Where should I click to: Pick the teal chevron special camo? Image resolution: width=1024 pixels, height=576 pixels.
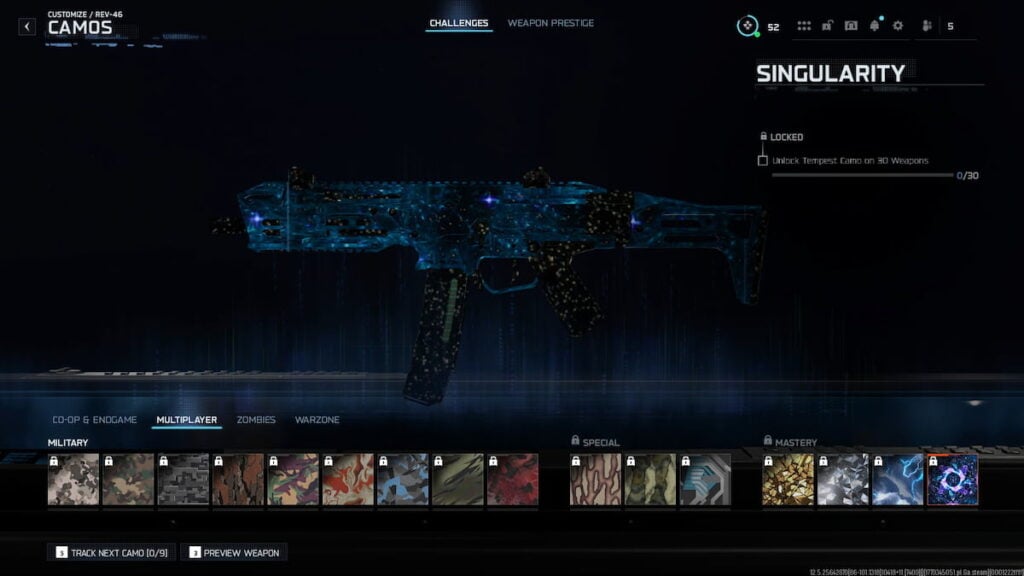(705, 479)
